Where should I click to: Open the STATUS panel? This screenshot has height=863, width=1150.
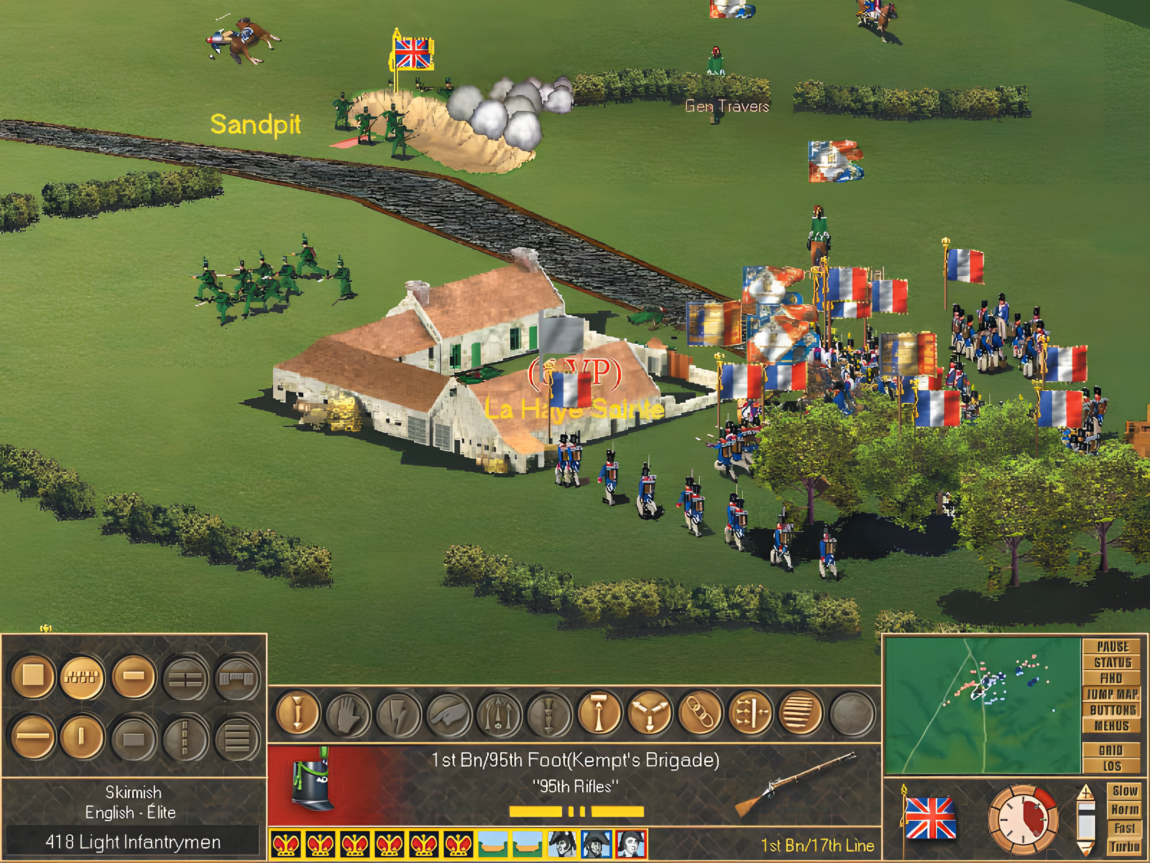[1111, 663]
